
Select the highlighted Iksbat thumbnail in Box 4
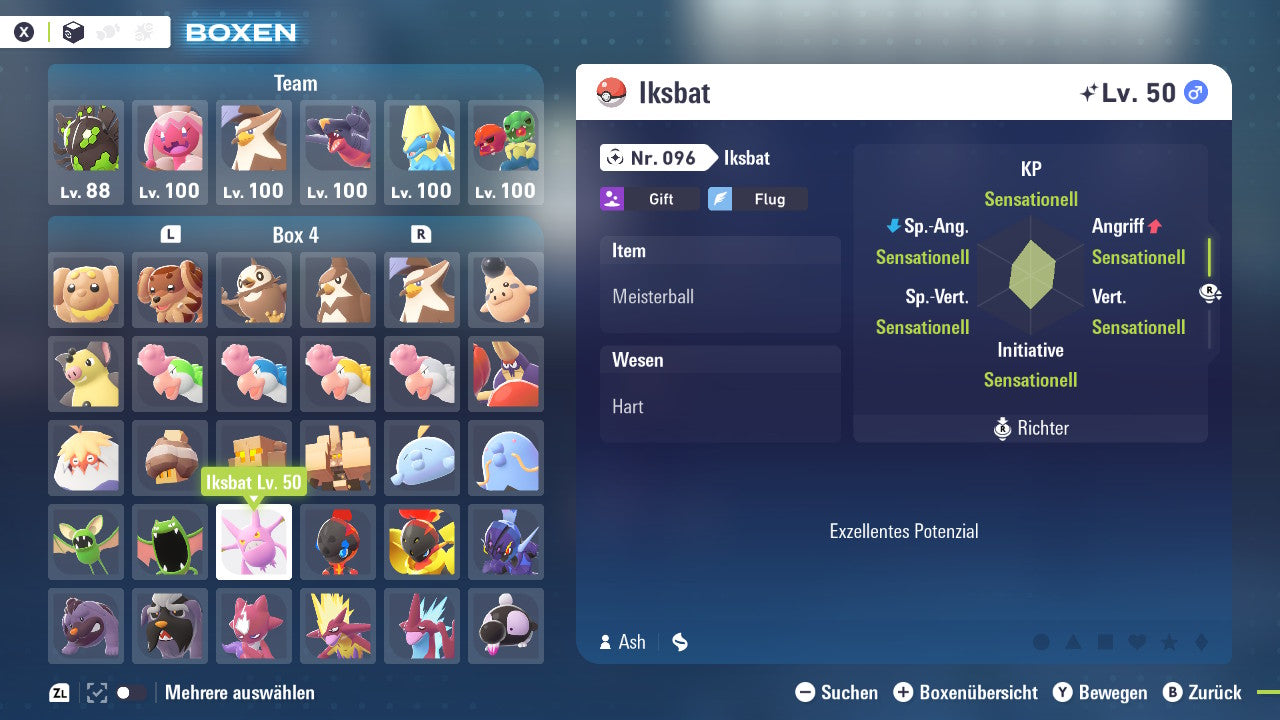[253, 542]
